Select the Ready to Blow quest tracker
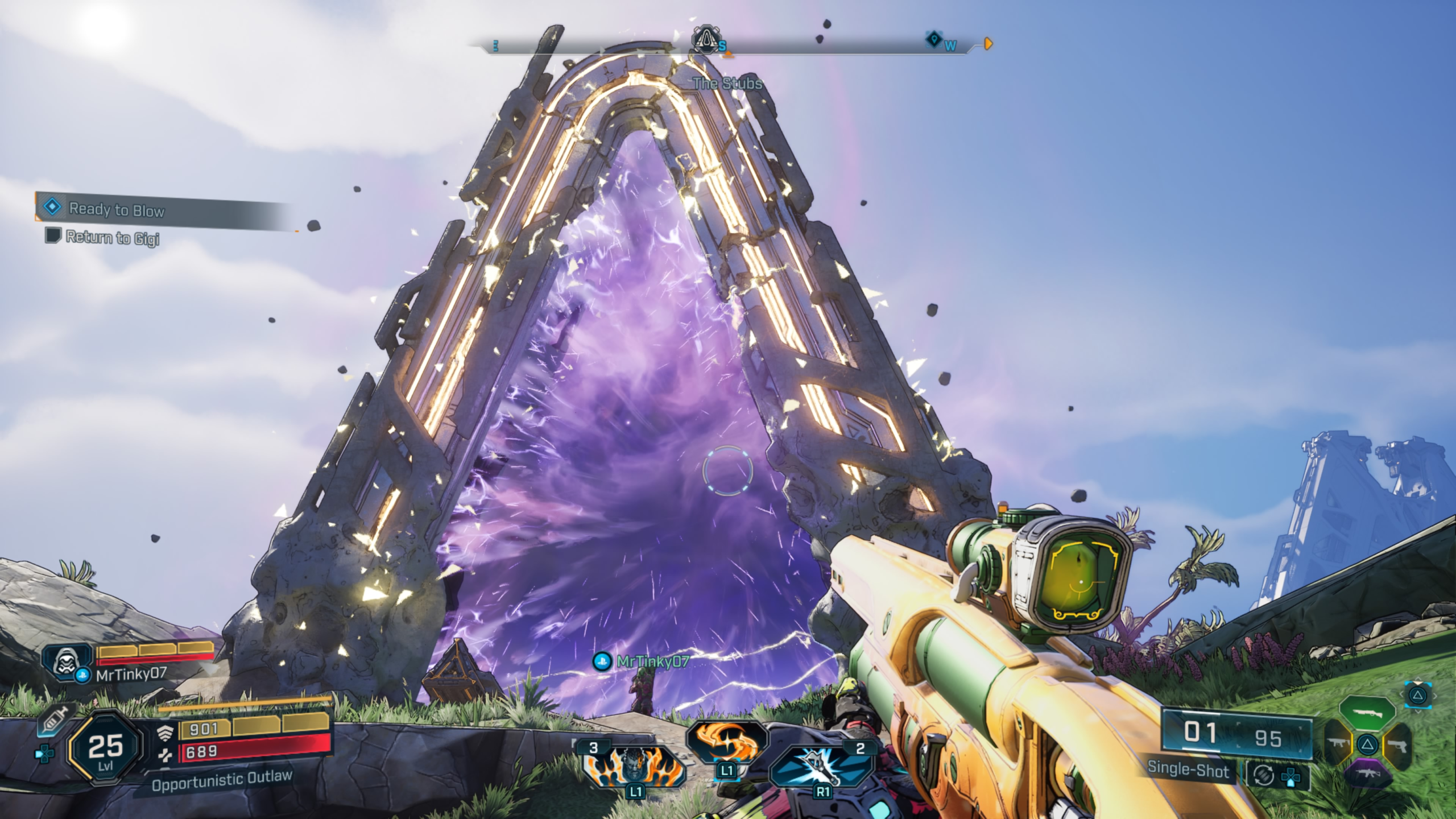The height and width of the screenshot is (819, 1456). pos(117,209)
